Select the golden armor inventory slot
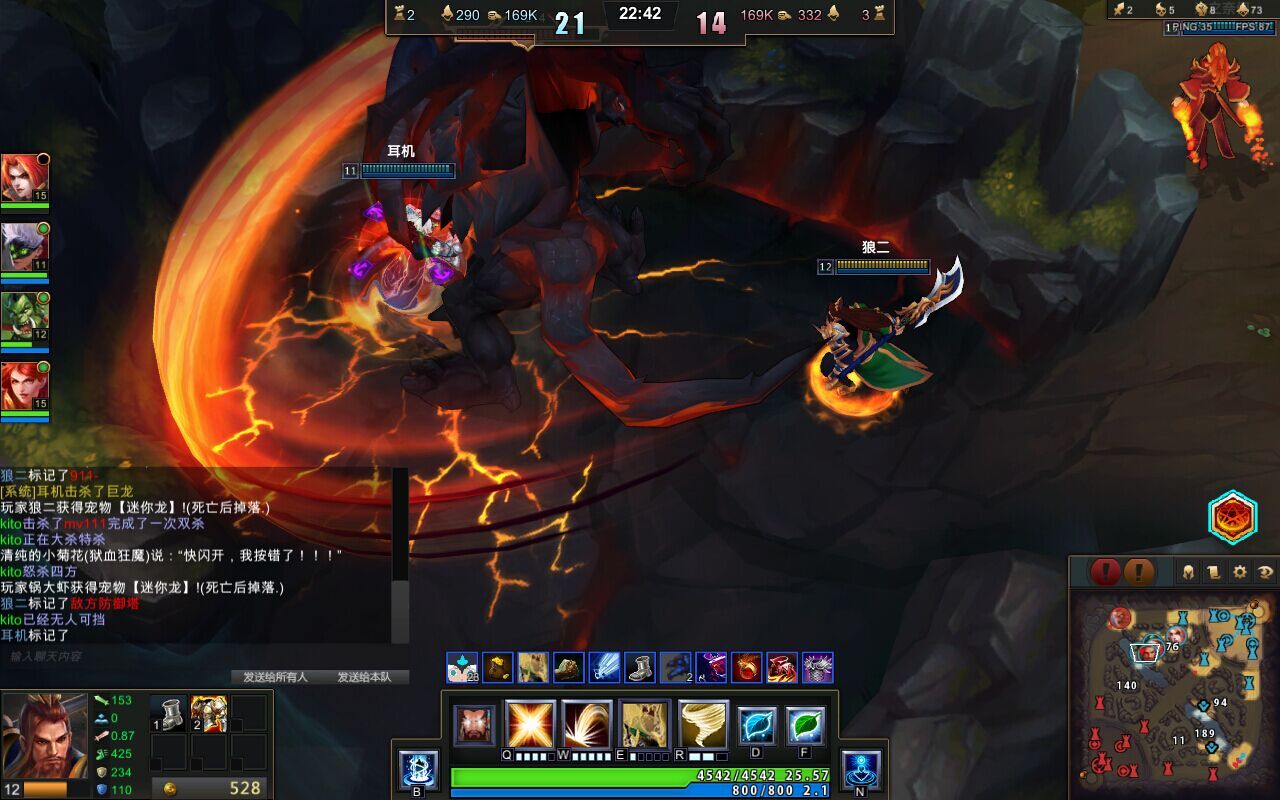The height and width of the screenshot is (800, 1280). click(x=209, y=714)
